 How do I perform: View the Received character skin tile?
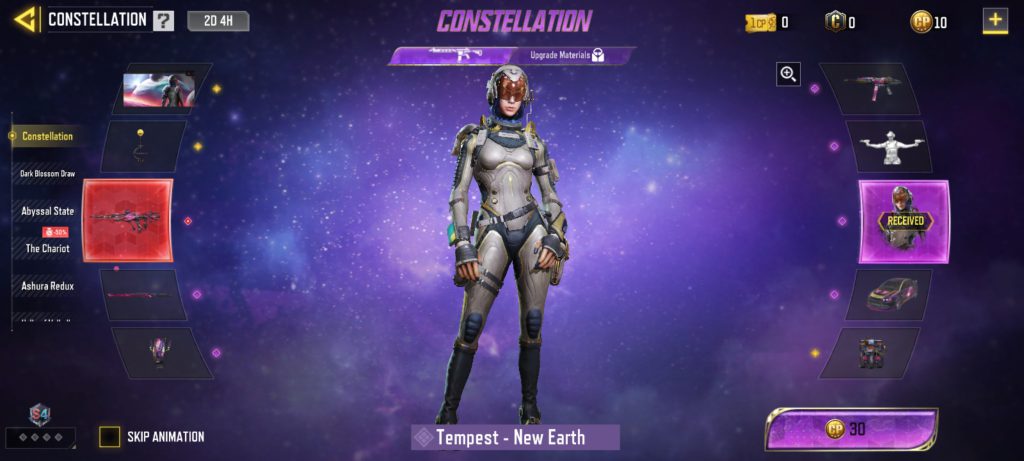tap(904, 220)
